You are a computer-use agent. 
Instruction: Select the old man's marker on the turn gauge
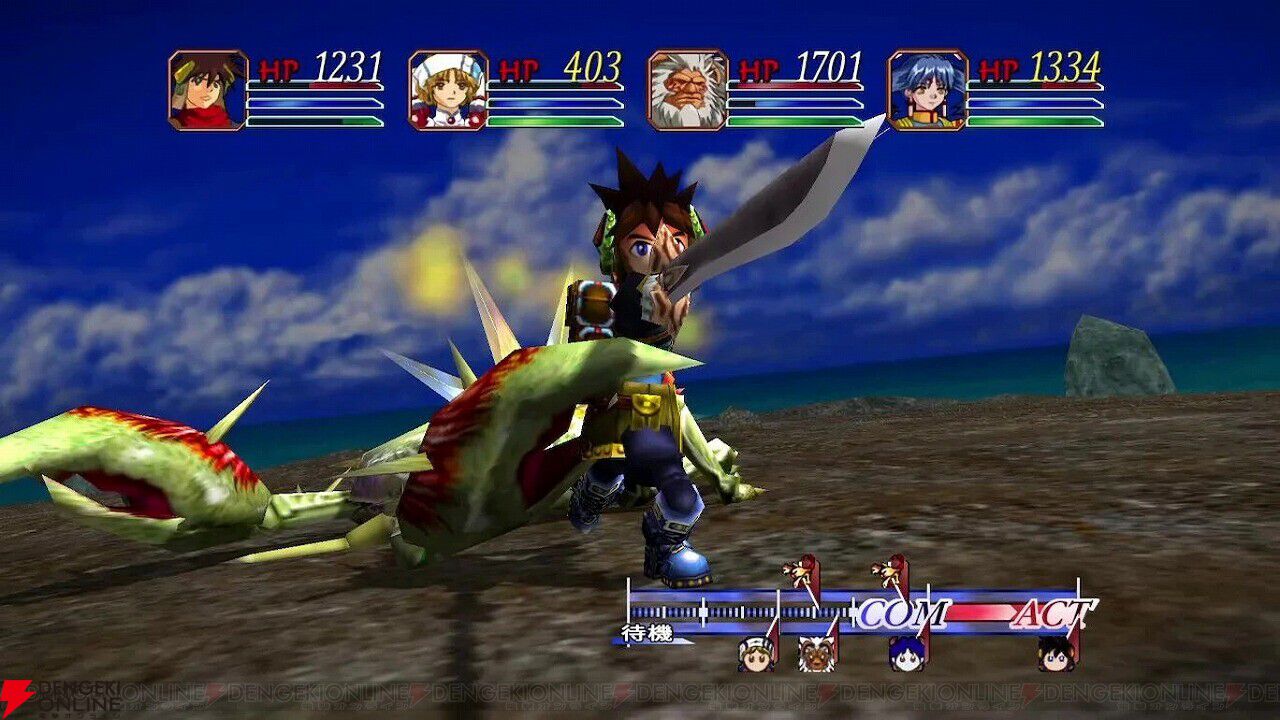tap(816, 653)
